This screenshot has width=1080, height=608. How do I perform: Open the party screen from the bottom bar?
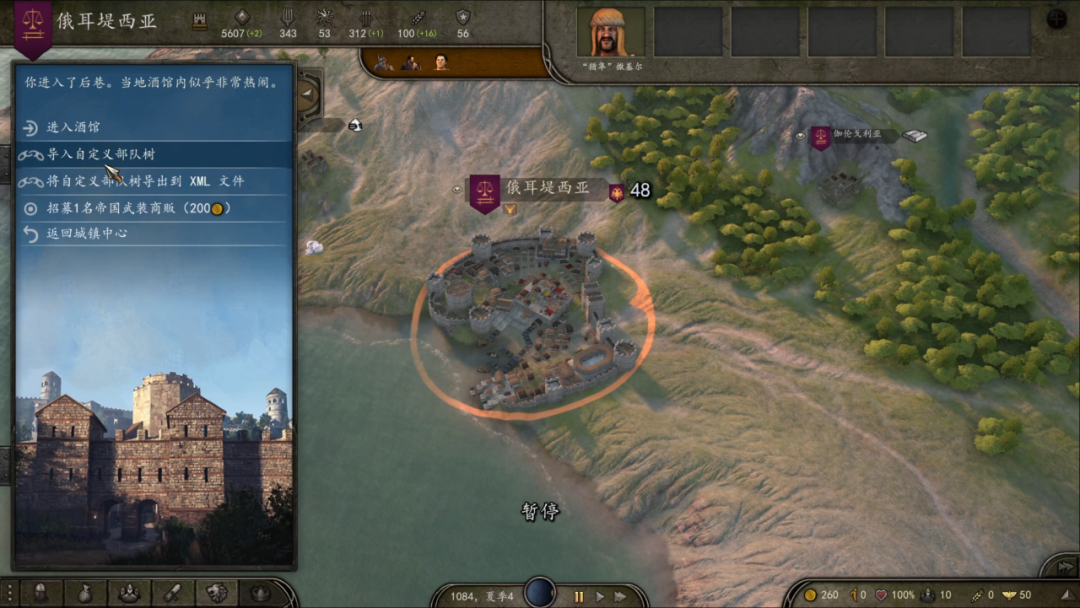(129, 592)
